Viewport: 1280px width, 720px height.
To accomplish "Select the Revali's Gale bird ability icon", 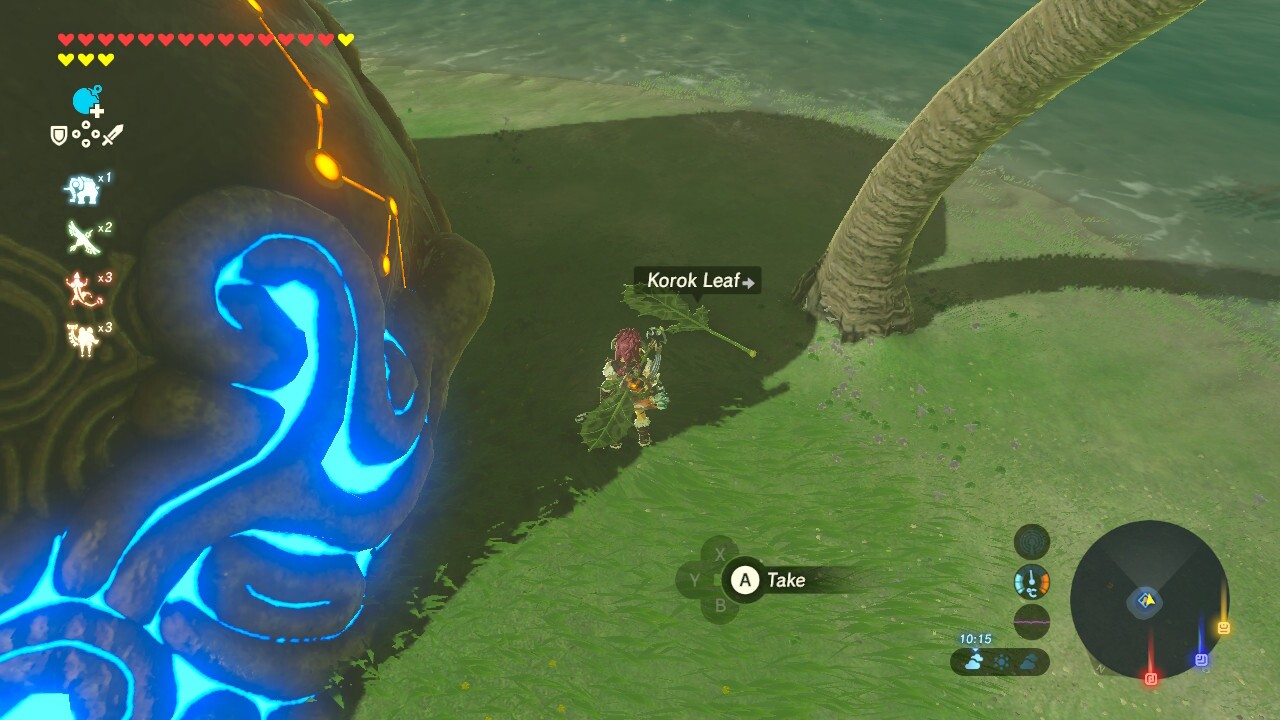I will pos(84,235).
